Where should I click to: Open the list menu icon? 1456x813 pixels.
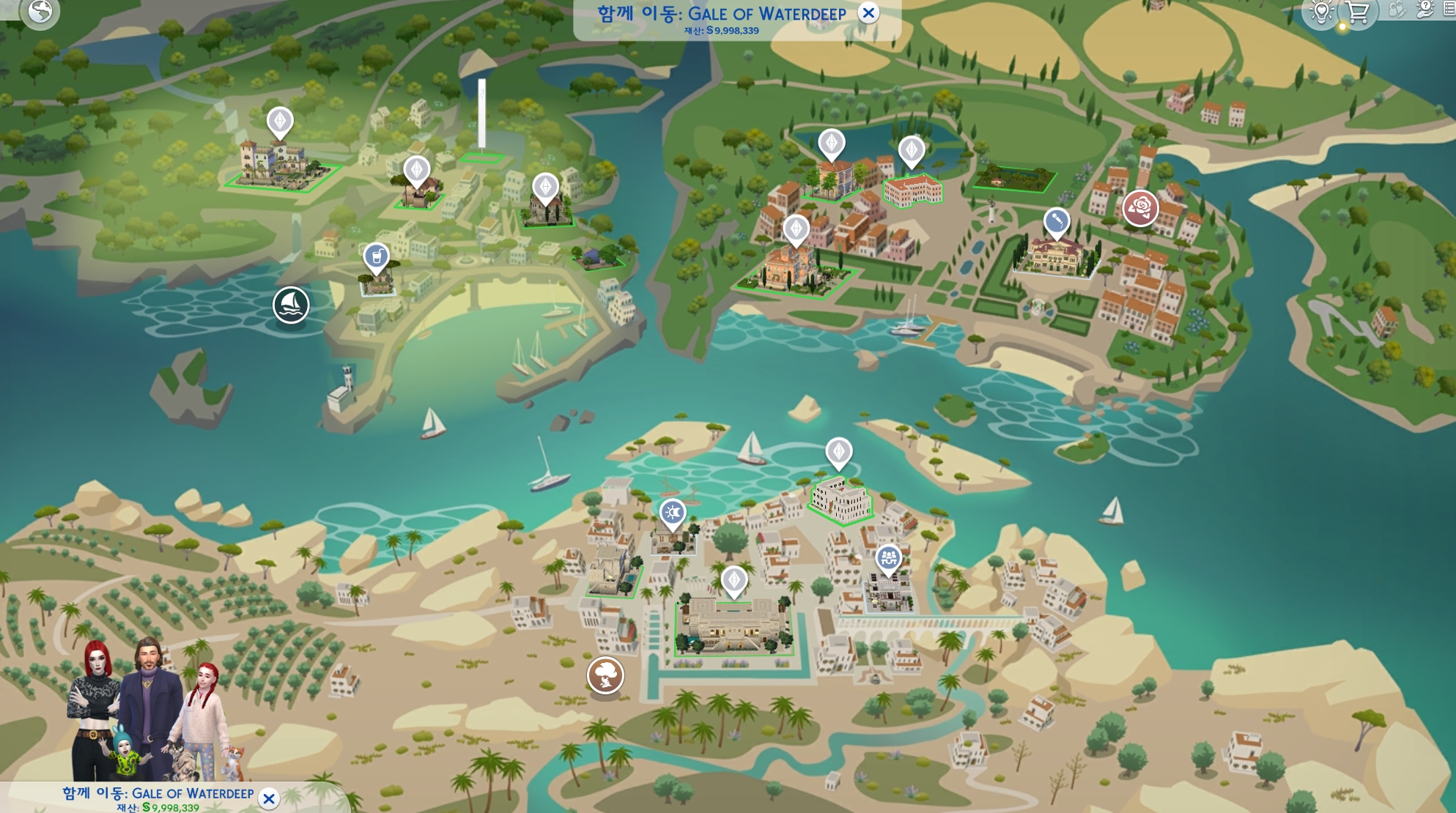coord(1450,10)
